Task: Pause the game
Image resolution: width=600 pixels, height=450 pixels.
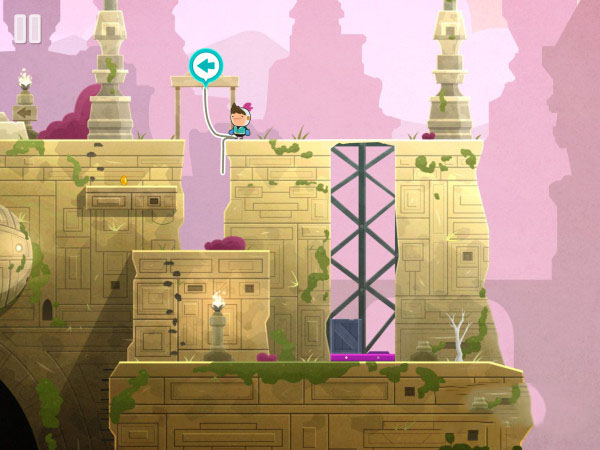Action: 27,29
